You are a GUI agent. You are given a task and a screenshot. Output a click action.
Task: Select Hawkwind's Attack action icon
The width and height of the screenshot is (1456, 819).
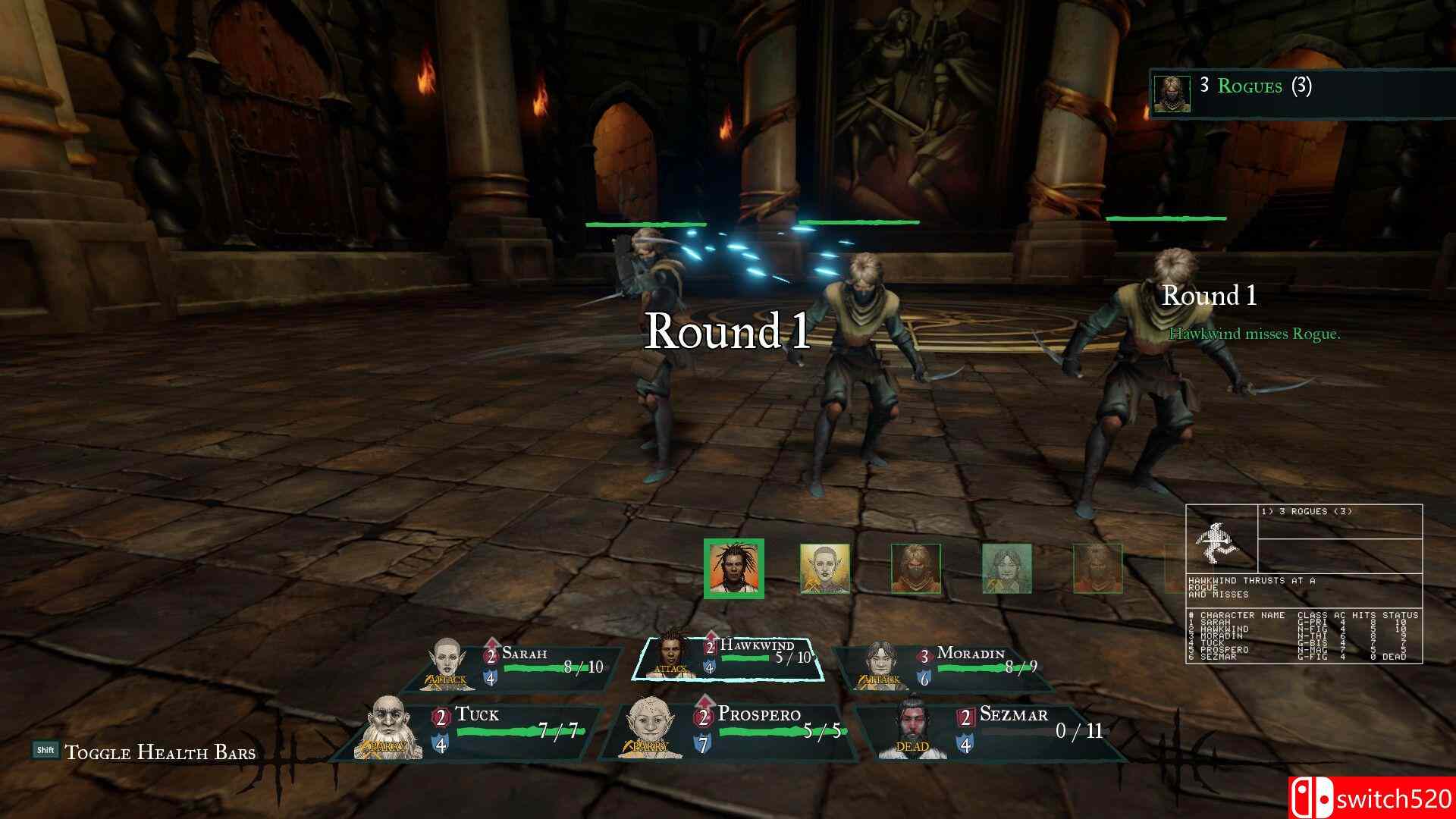[x=670, y=669]
